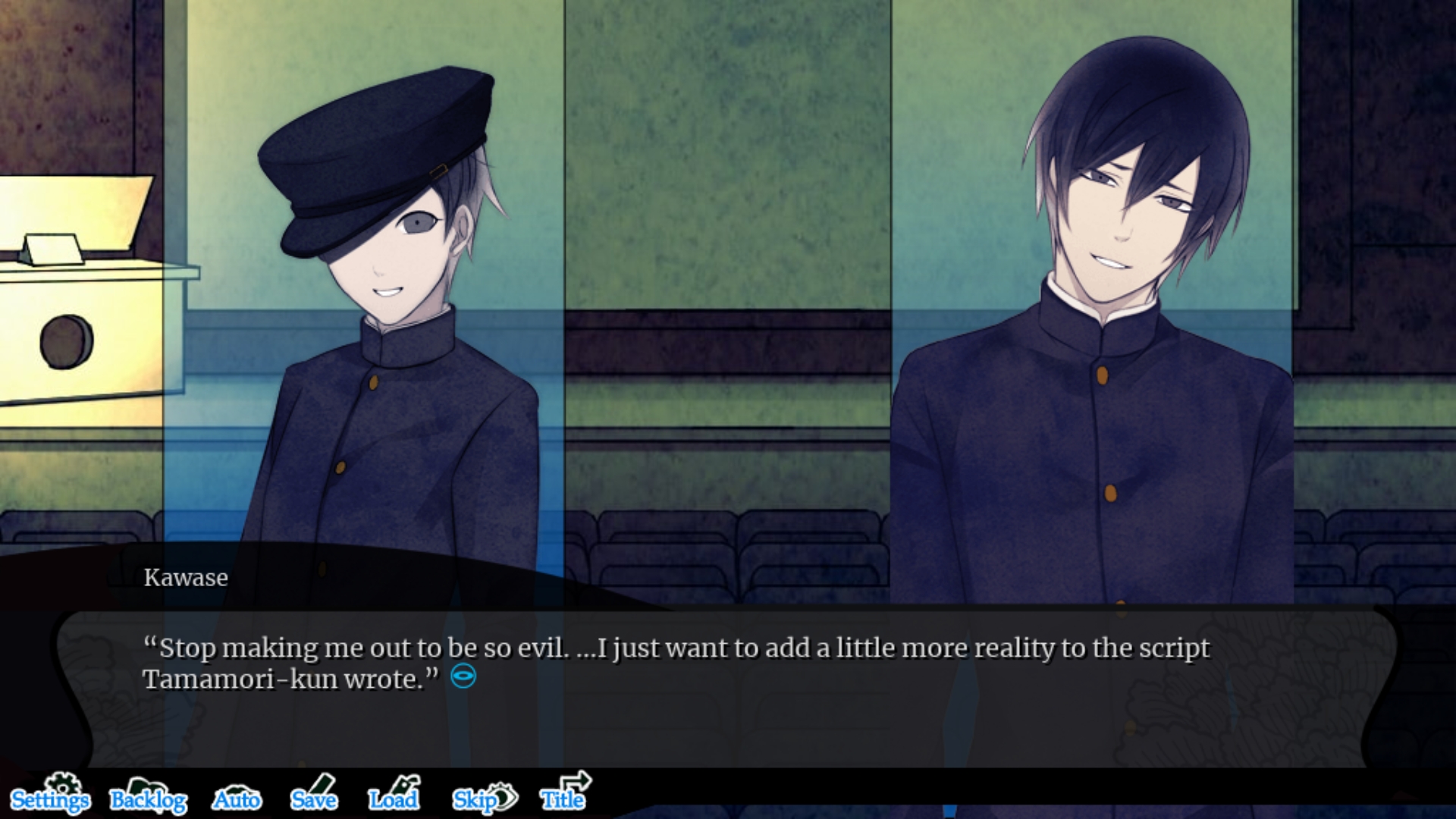The image size is (1456, 819).
Task: Open the Save game screen
Action: point(314,797)
